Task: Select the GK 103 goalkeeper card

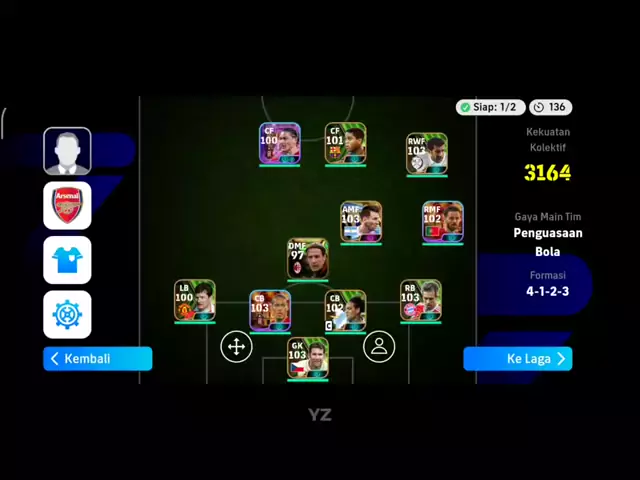Action: pyautogui.click(x=307, y=358)
